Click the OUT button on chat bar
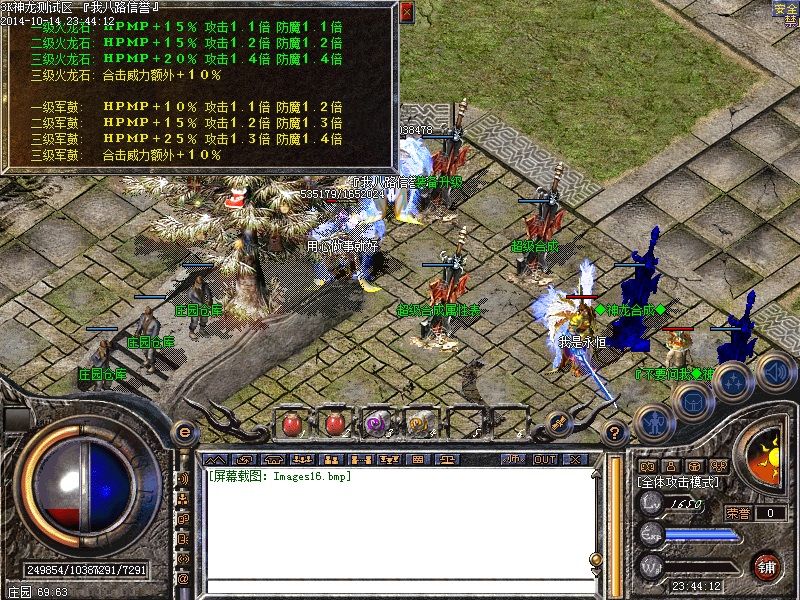The height and width of the screenshot is (600, 800). [x=544, y=459]
